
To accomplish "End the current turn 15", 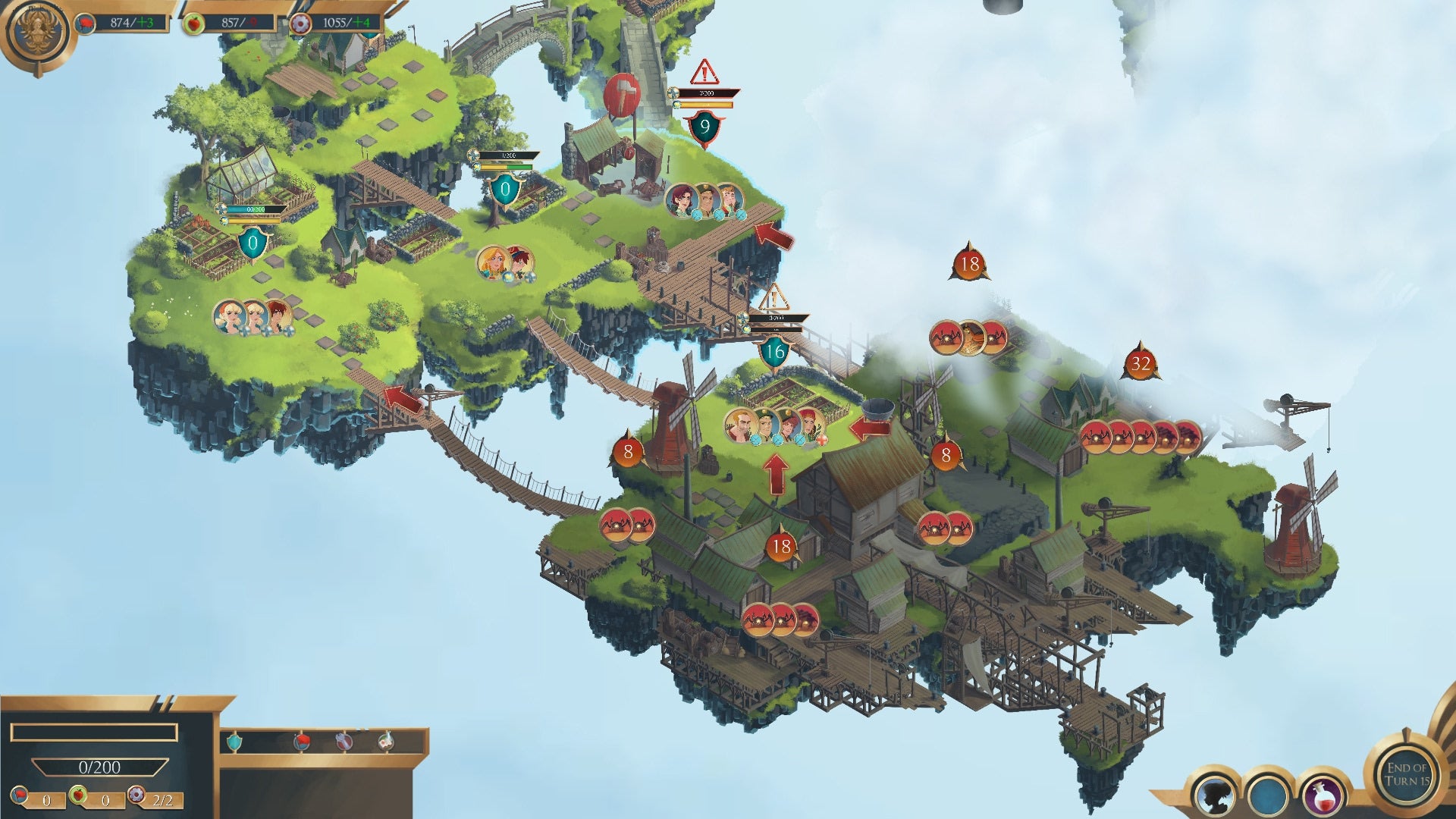I will (x=1407, y=773).
